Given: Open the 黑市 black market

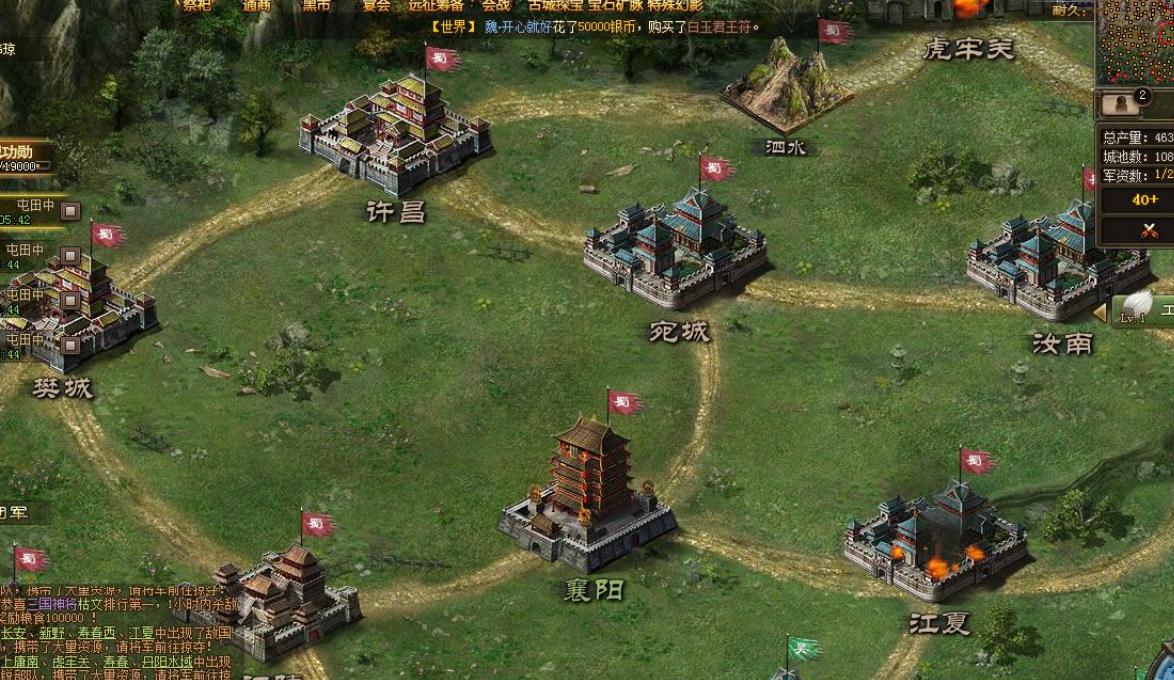Looking at the screenshot, I should (316, 5).
